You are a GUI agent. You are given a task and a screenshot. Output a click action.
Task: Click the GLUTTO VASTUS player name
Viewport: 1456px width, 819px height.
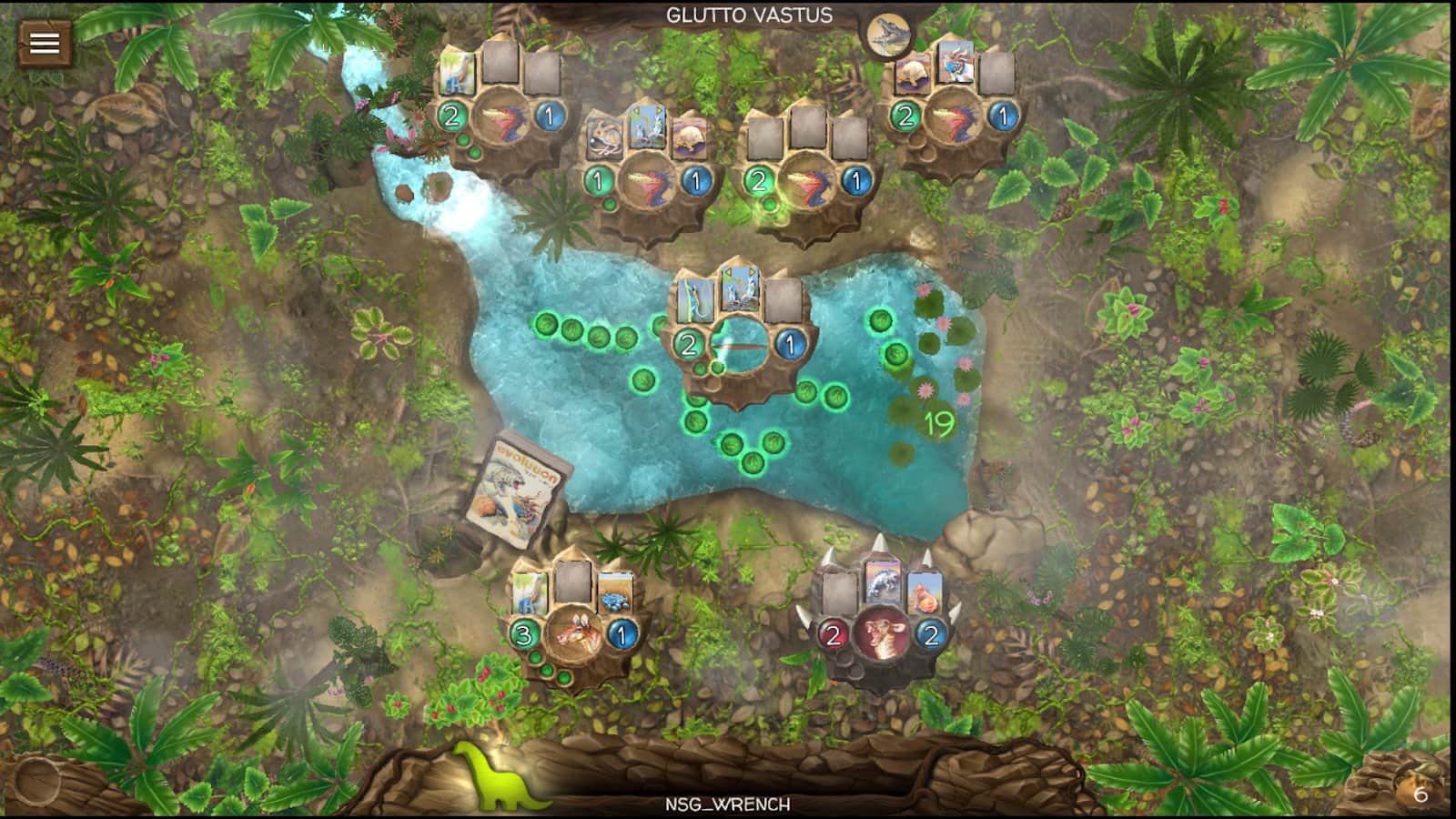tap(748, 15)
